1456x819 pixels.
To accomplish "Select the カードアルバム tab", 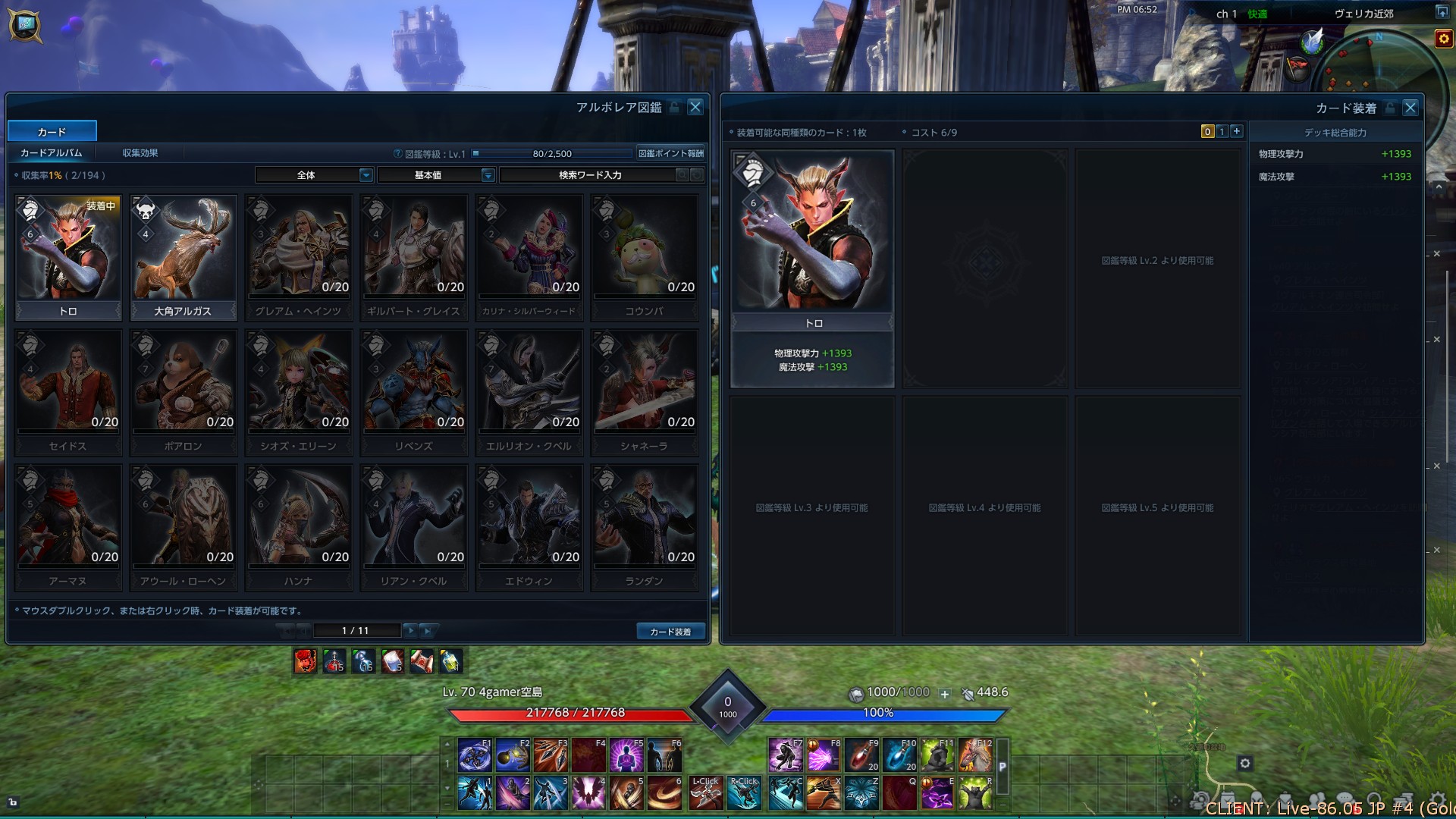I will coord(52,153).
